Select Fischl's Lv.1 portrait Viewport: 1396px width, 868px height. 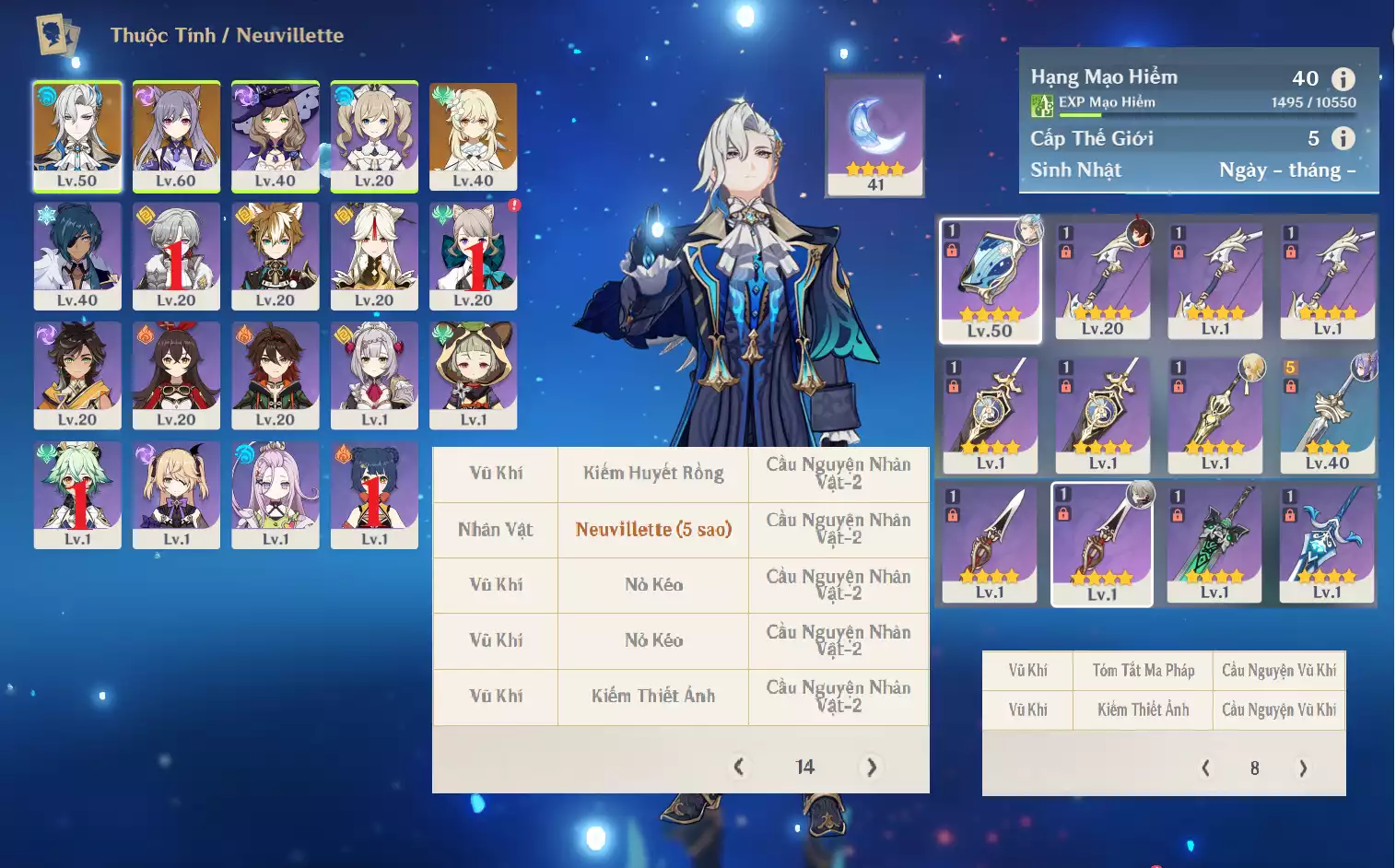pos(176,495)
